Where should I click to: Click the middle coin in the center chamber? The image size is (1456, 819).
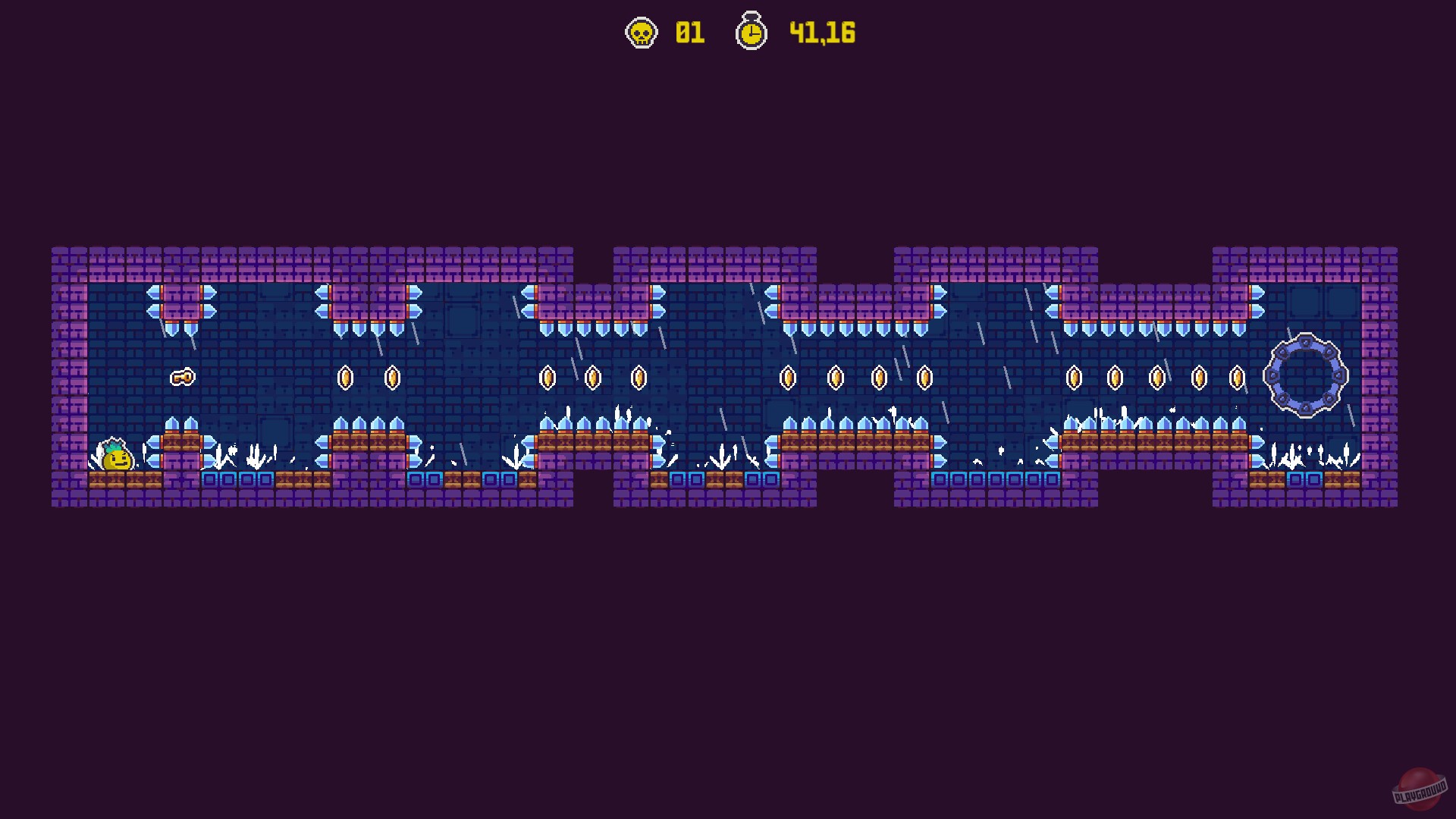pyautogui.click(x=836, y=377)
